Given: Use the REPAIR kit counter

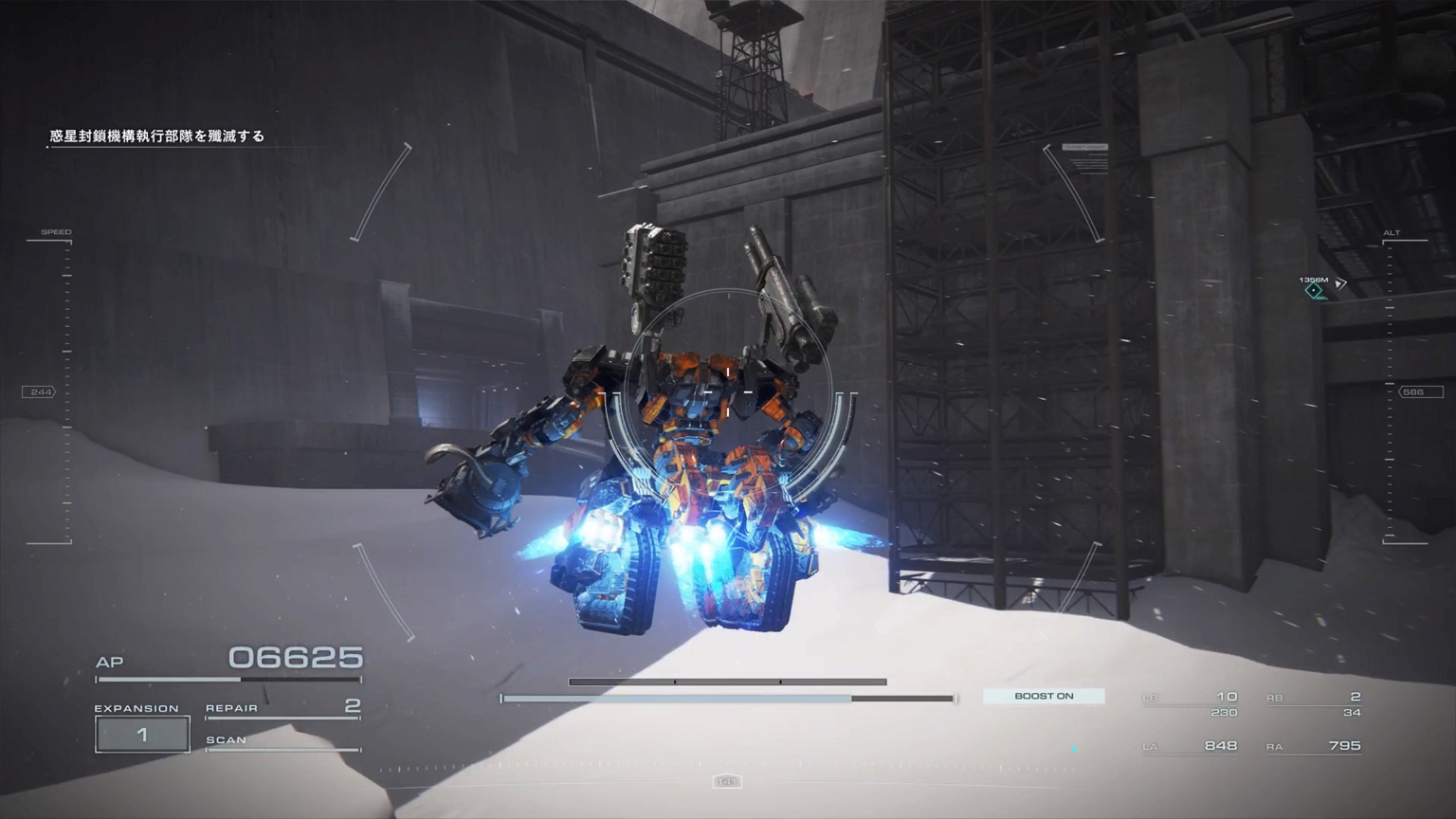Looking at the screenshot, I should pos(282,708).
